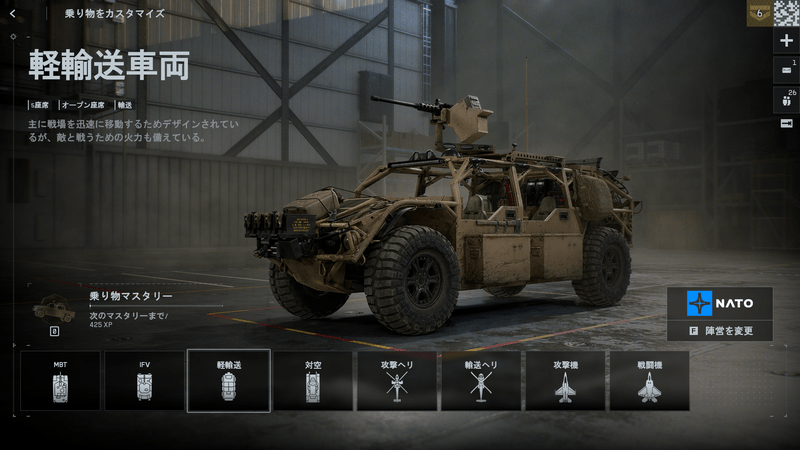Choose the 攻撃機 attack jet category
Screen dimensions: 800x450
566,380
